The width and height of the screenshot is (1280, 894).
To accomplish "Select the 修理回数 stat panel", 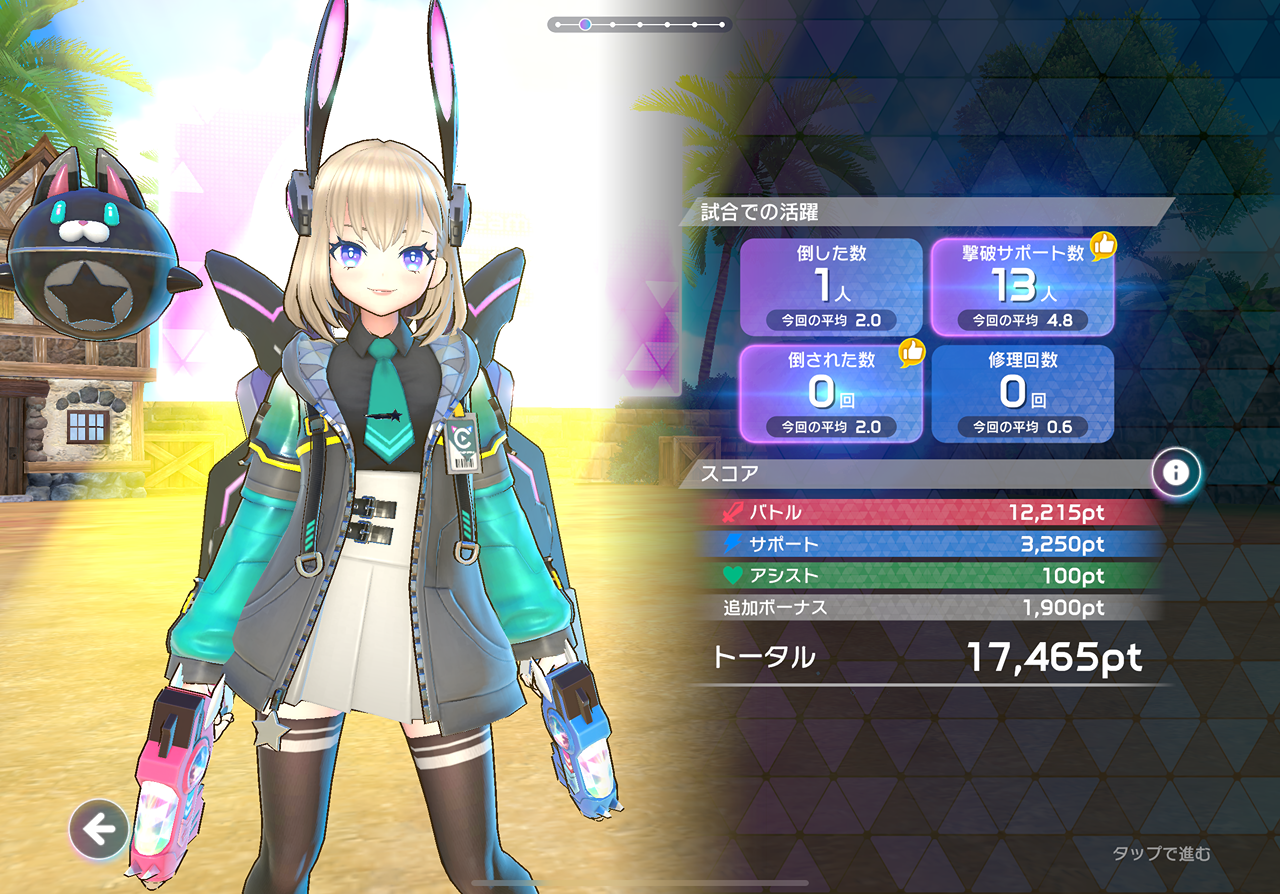I will [1022, 393].
